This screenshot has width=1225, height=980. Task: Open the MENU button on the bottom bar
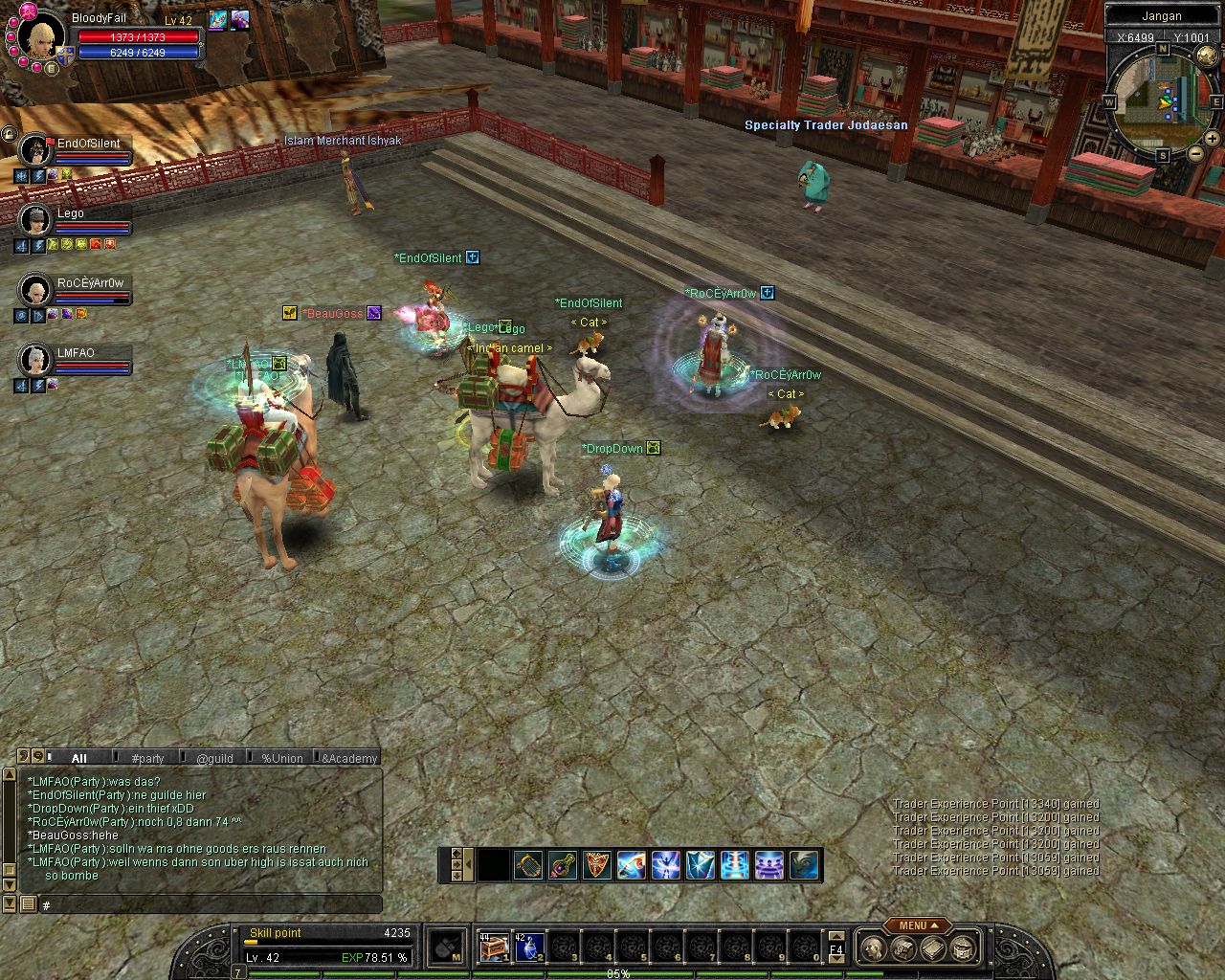point(917,925)
